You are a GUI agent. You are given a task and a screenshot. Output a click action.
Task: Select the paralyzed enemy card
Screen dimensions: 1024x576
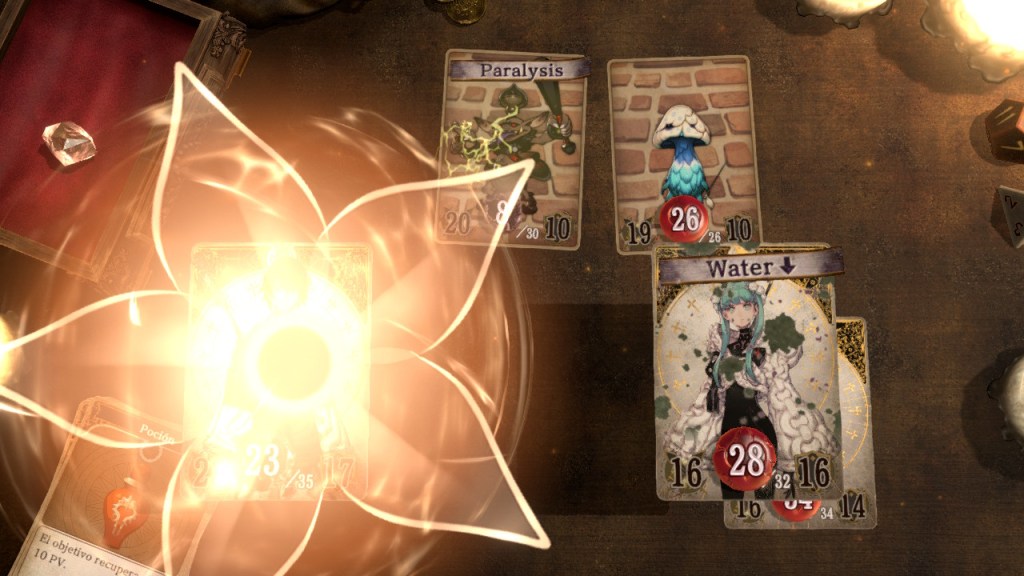coord(513,150)
